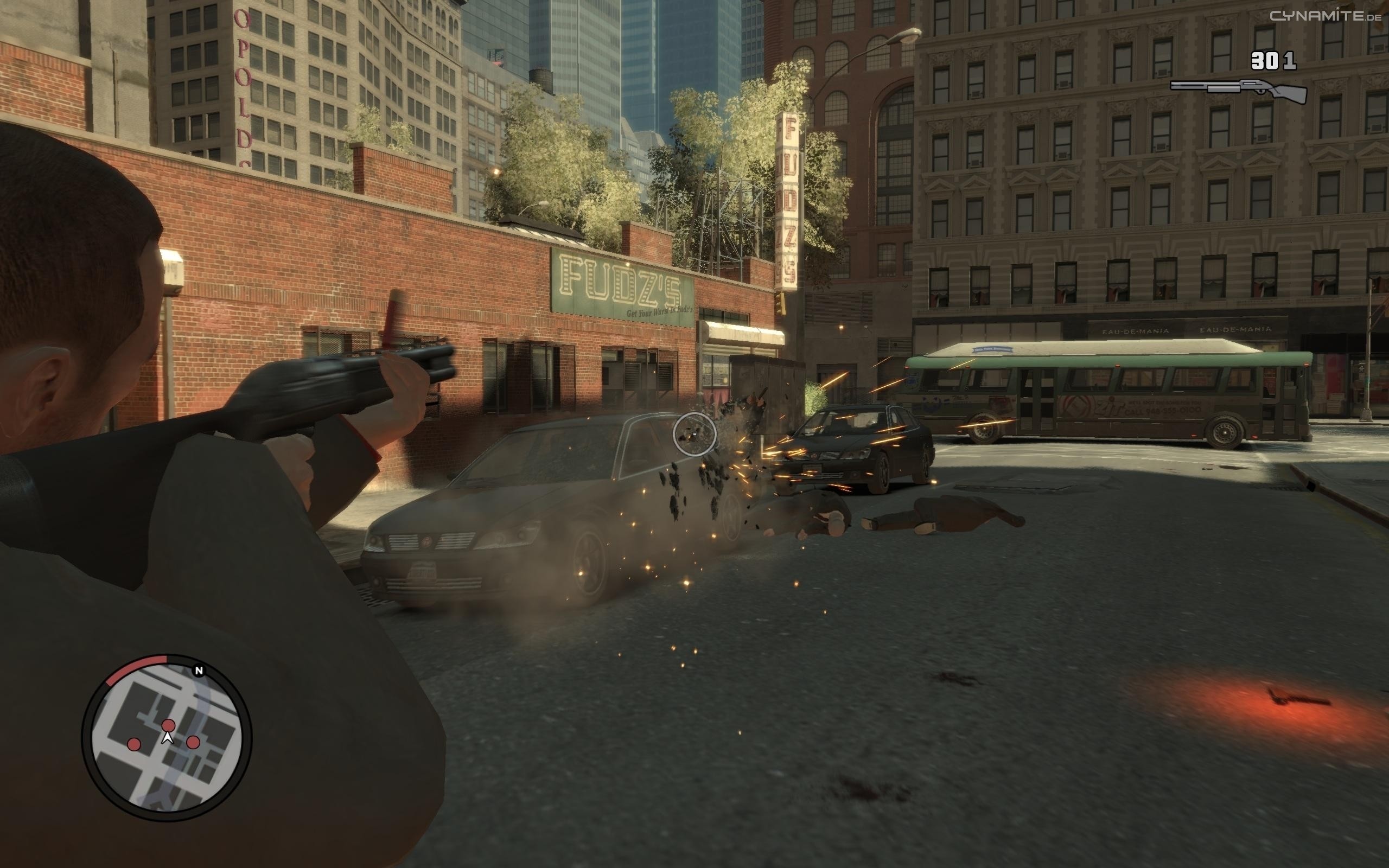Click the white player arrow on the minimap
Image resolution: width=1389 pixels, height=868 pixels.
click(168, 738)
